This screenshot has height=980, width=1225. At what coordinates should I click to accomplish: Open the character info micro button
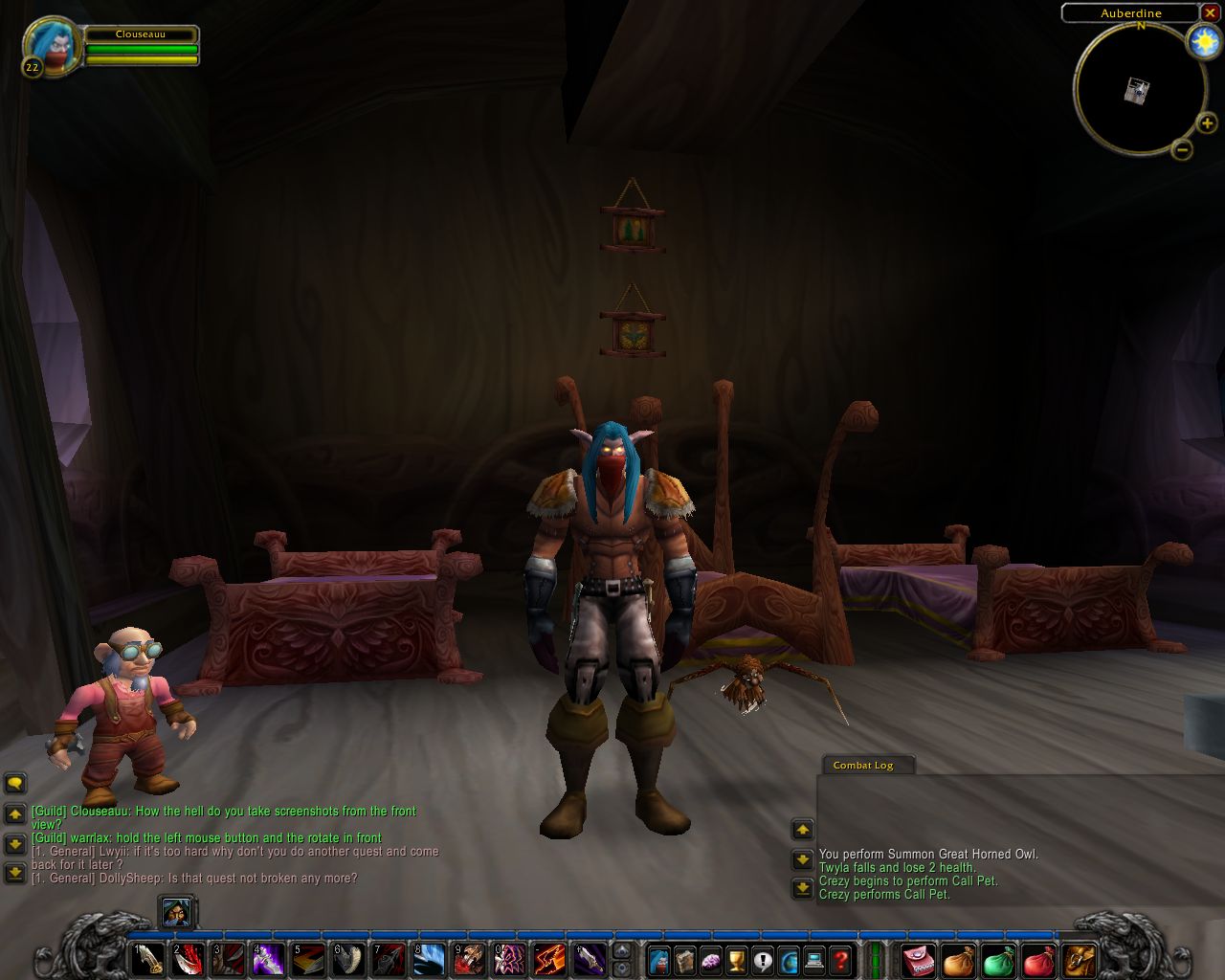(659, 959)
